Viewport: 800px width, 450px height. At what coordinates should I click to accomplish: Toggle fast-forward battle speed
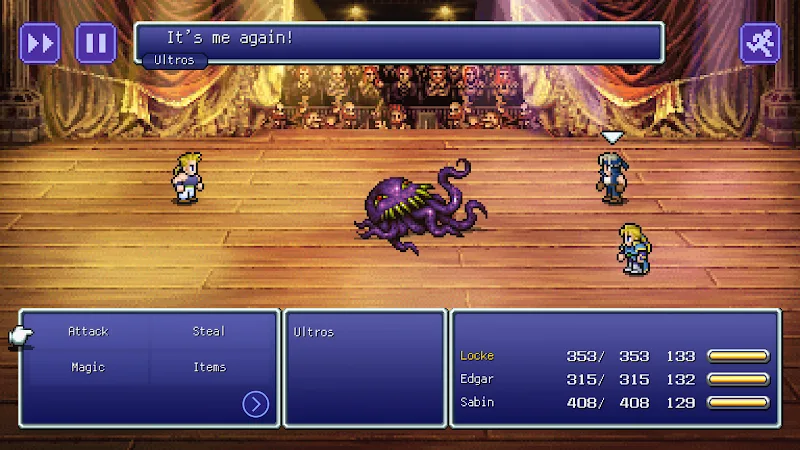point(41,43)
